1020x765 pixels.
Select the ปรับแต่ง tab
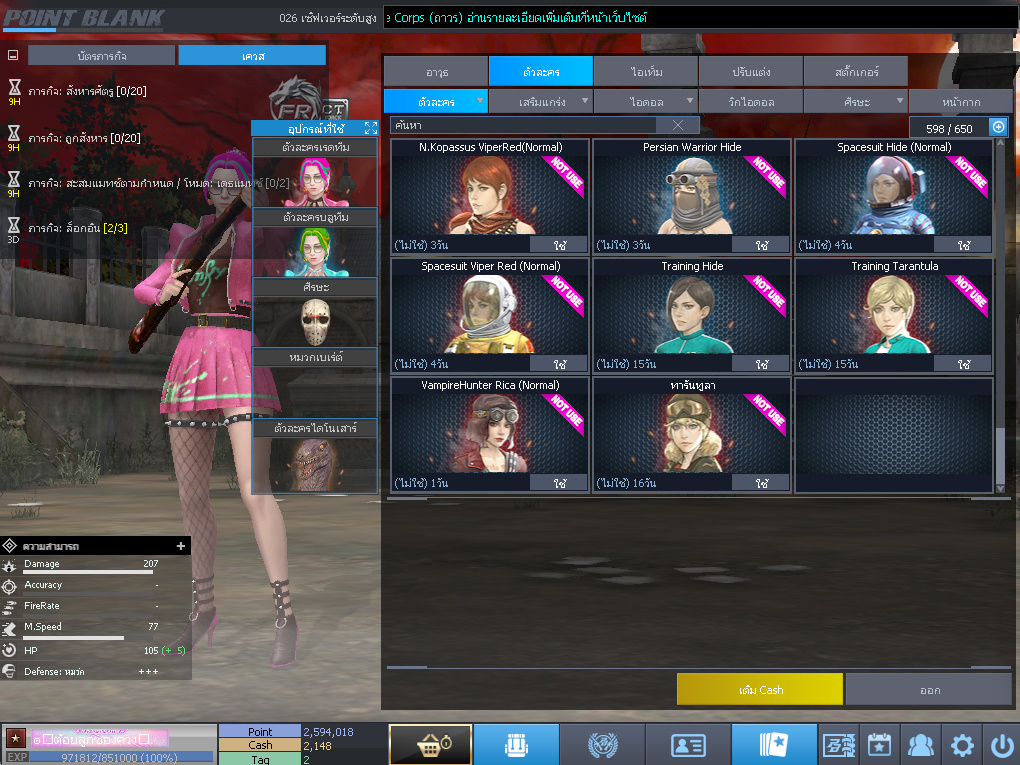[x=750, y=72]
